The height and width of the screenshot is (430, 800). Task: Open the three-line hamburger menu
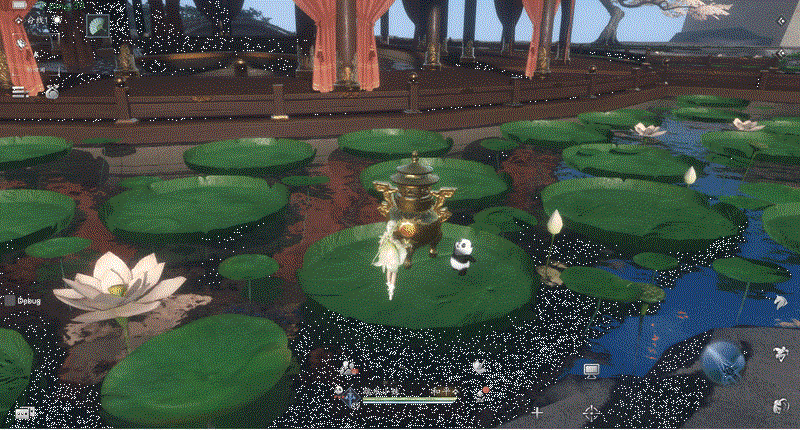point(18,91)
